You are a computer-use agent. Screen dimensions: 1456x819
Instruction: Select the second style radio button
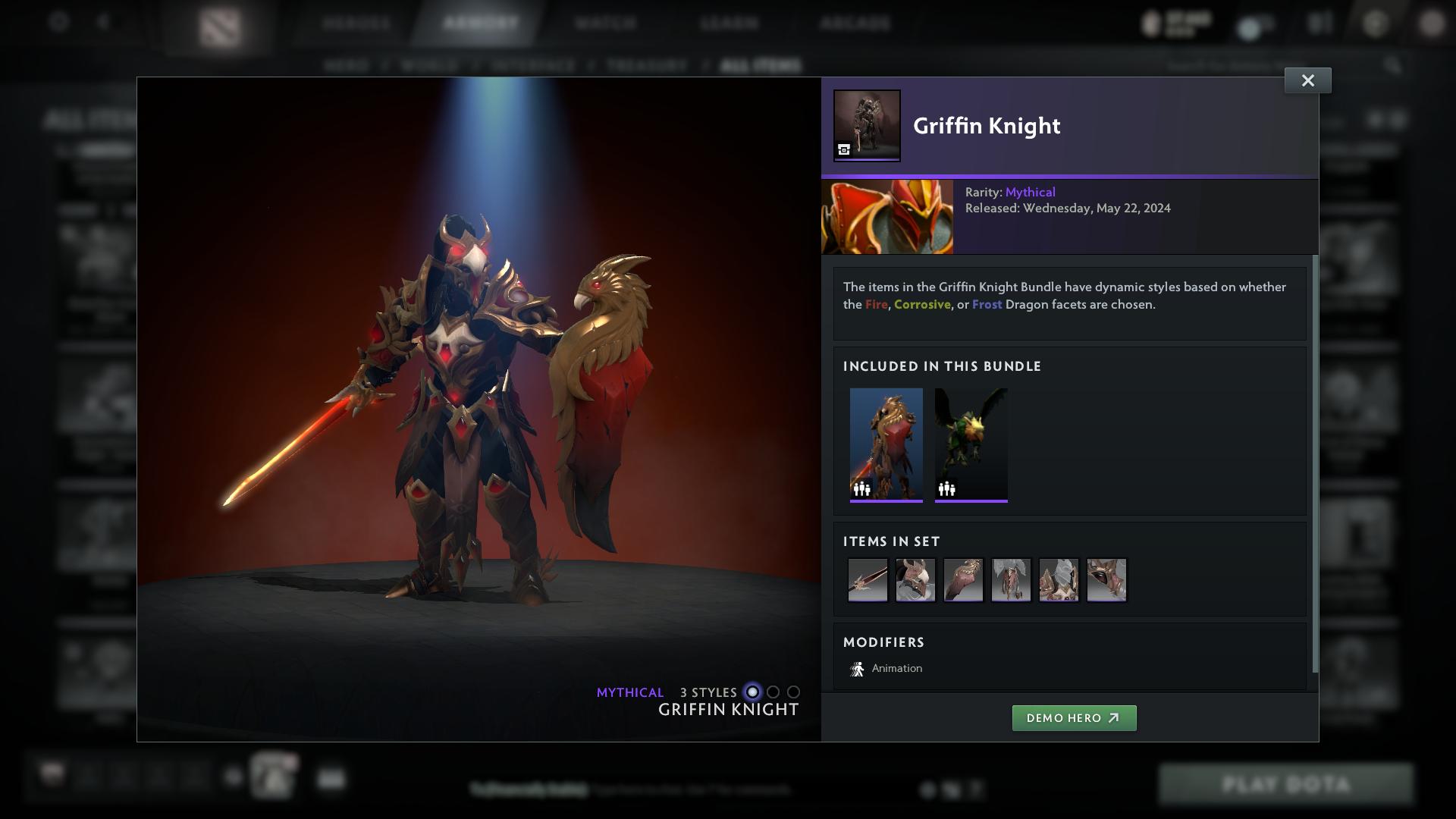[773, 692]
